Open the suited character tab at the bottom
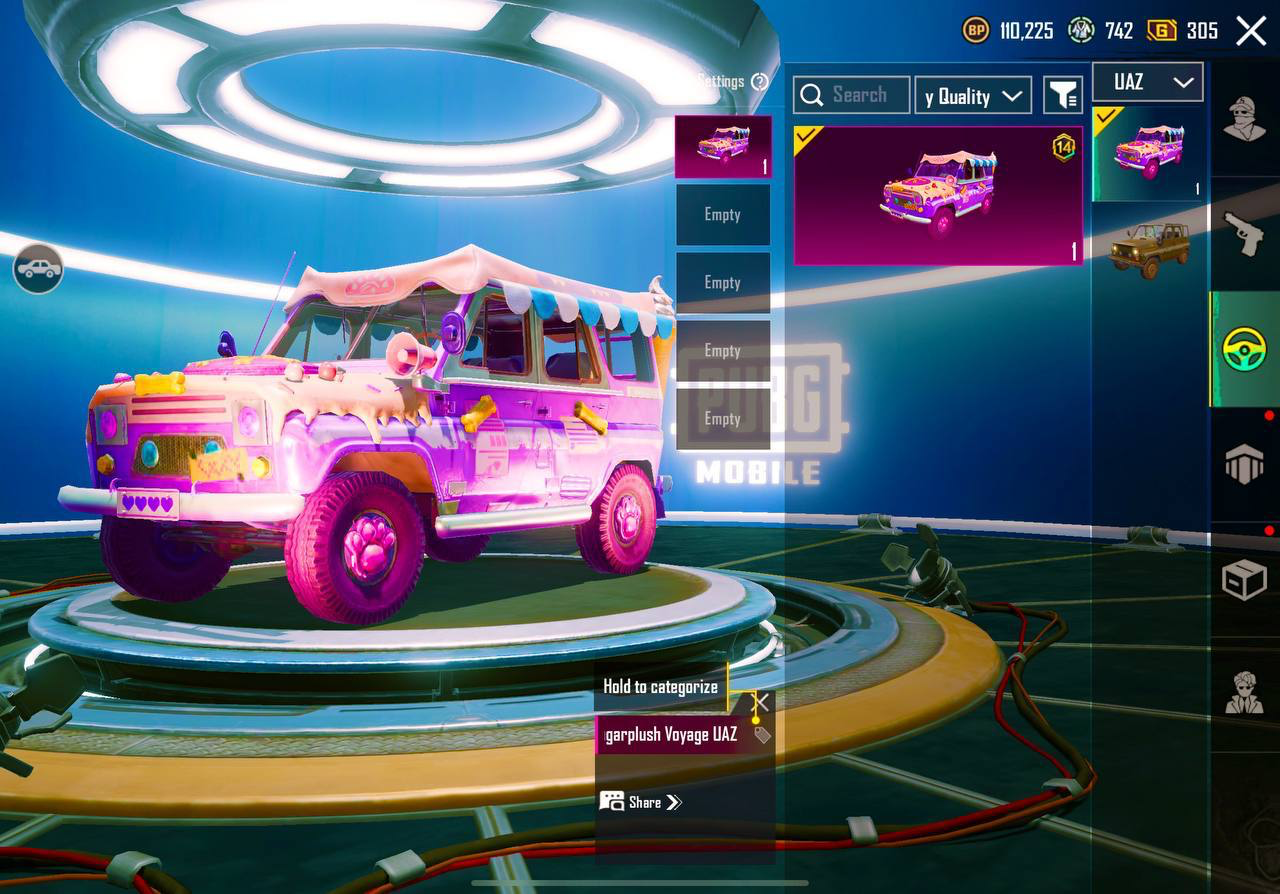The width and height of the screenshot is (1280, 894). point(1245,692)
